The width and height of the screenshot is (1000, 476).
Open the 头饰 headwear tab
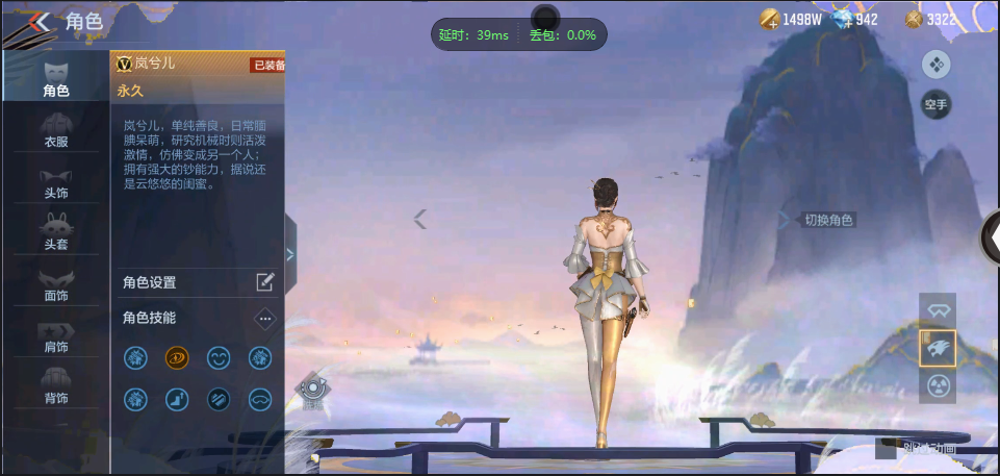point(55,181)
